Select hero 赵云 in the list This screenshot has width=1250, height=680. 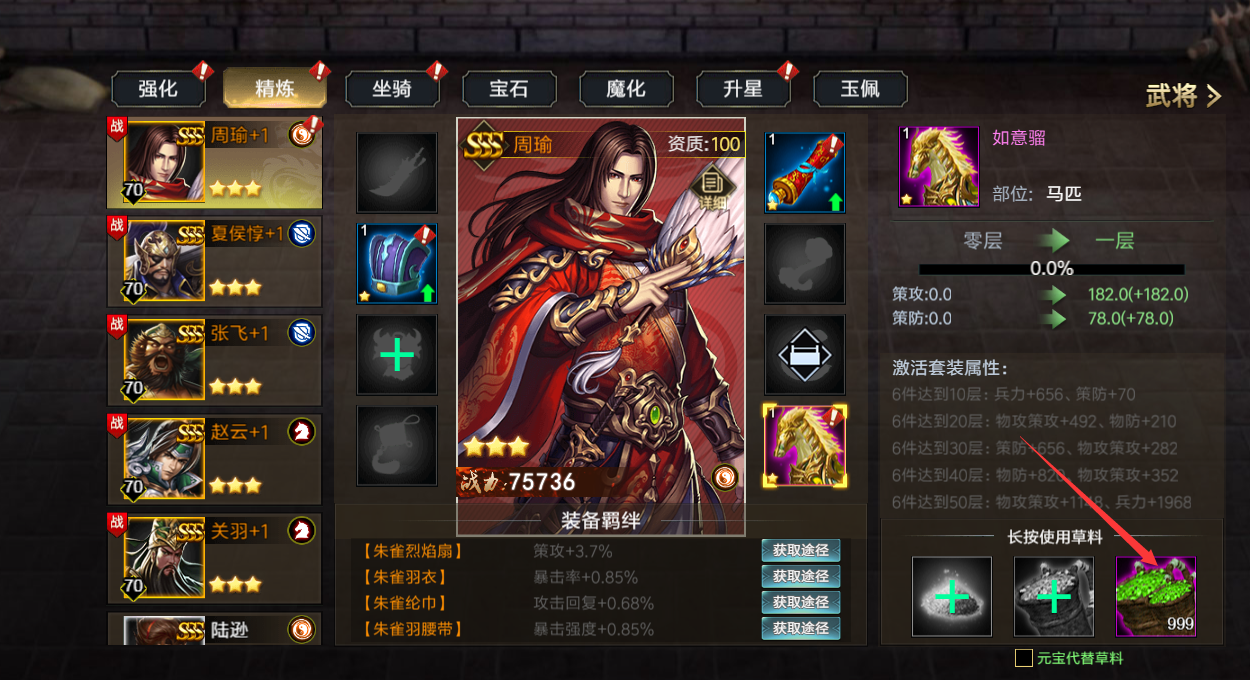(214, 455)
